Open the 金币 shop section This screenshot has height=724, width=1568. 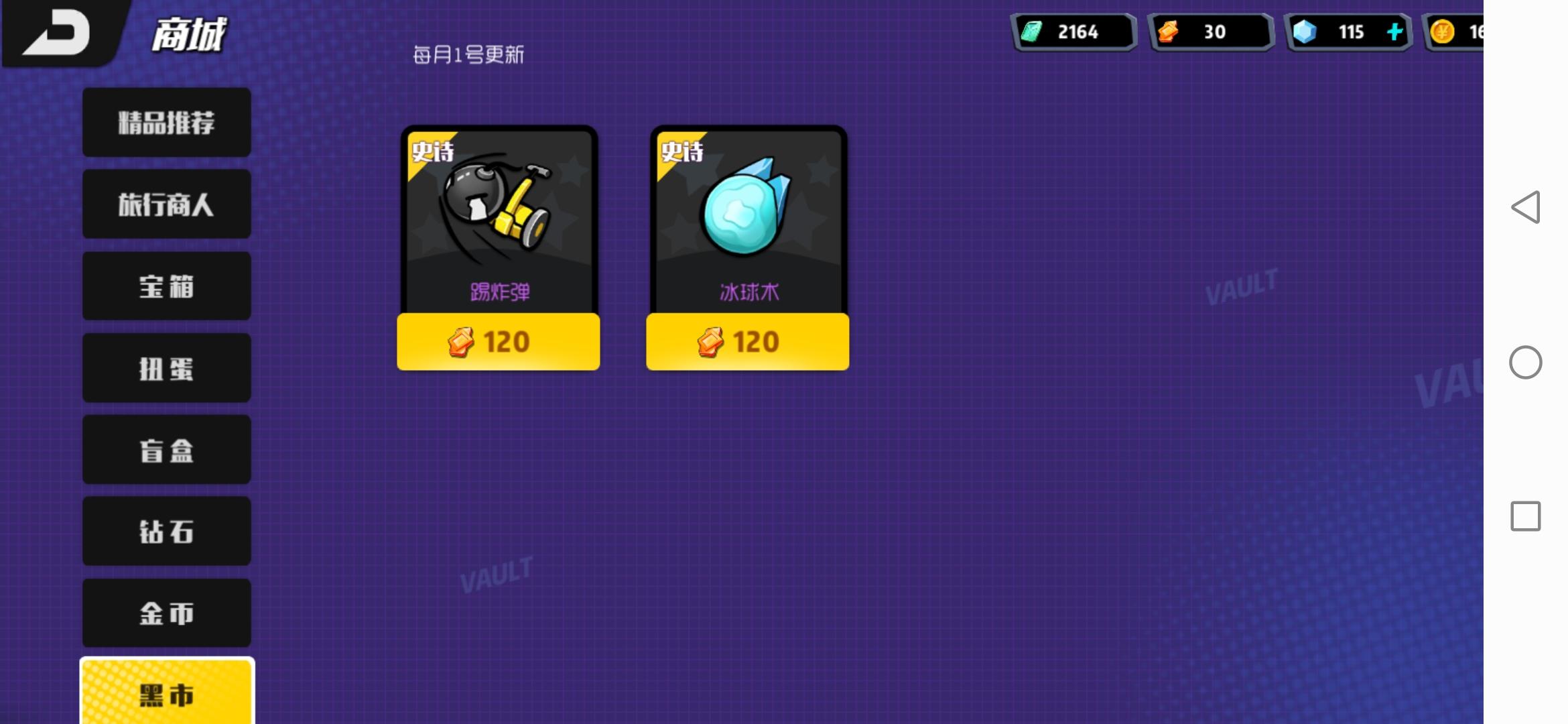pos(166,613)
